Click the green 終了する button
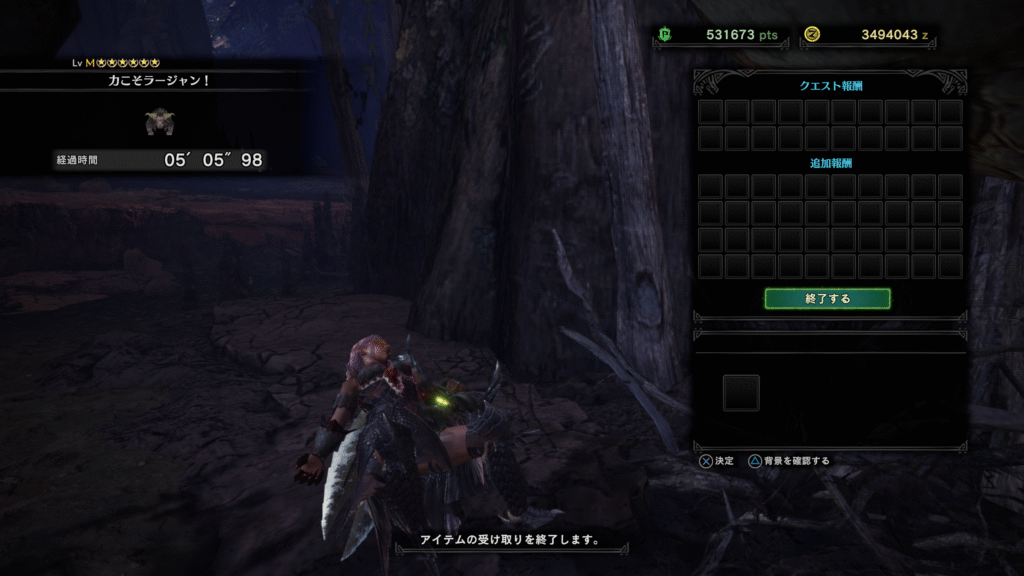Screen dimensions: 1024x576 pos(827,298)
